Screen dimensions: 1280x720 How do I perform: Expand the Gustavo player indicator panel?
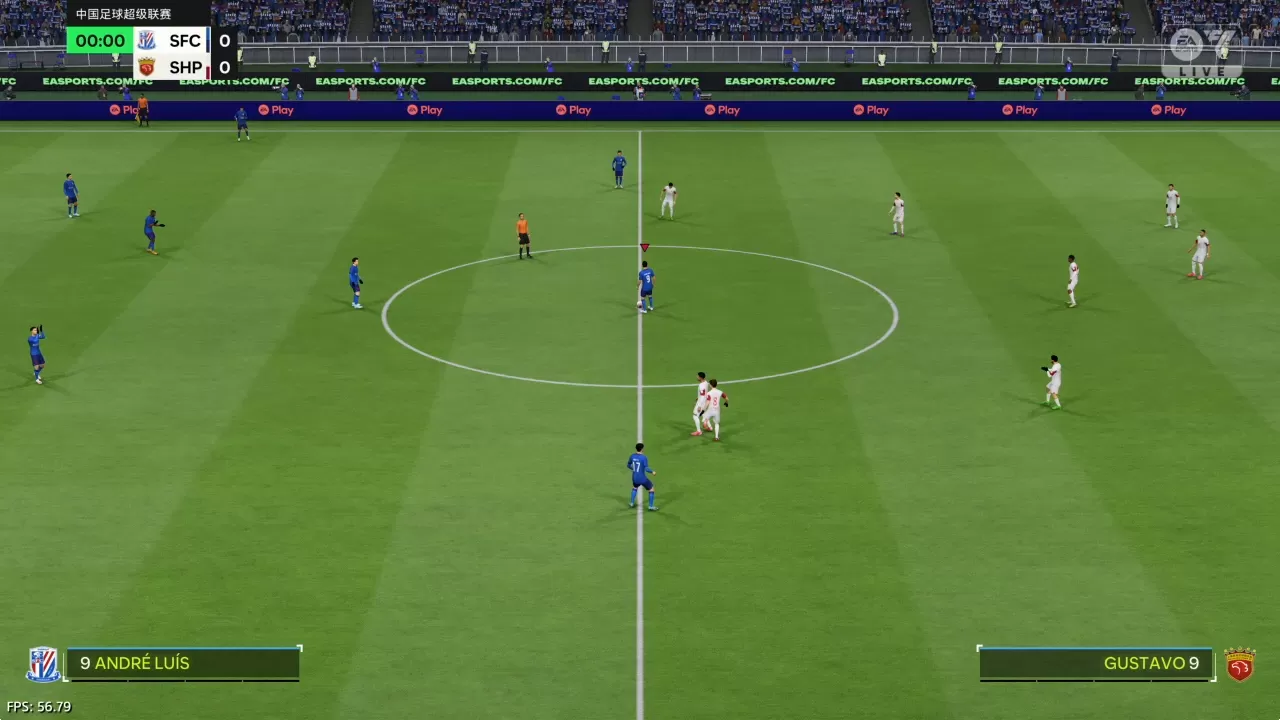tap(1095, 663)
